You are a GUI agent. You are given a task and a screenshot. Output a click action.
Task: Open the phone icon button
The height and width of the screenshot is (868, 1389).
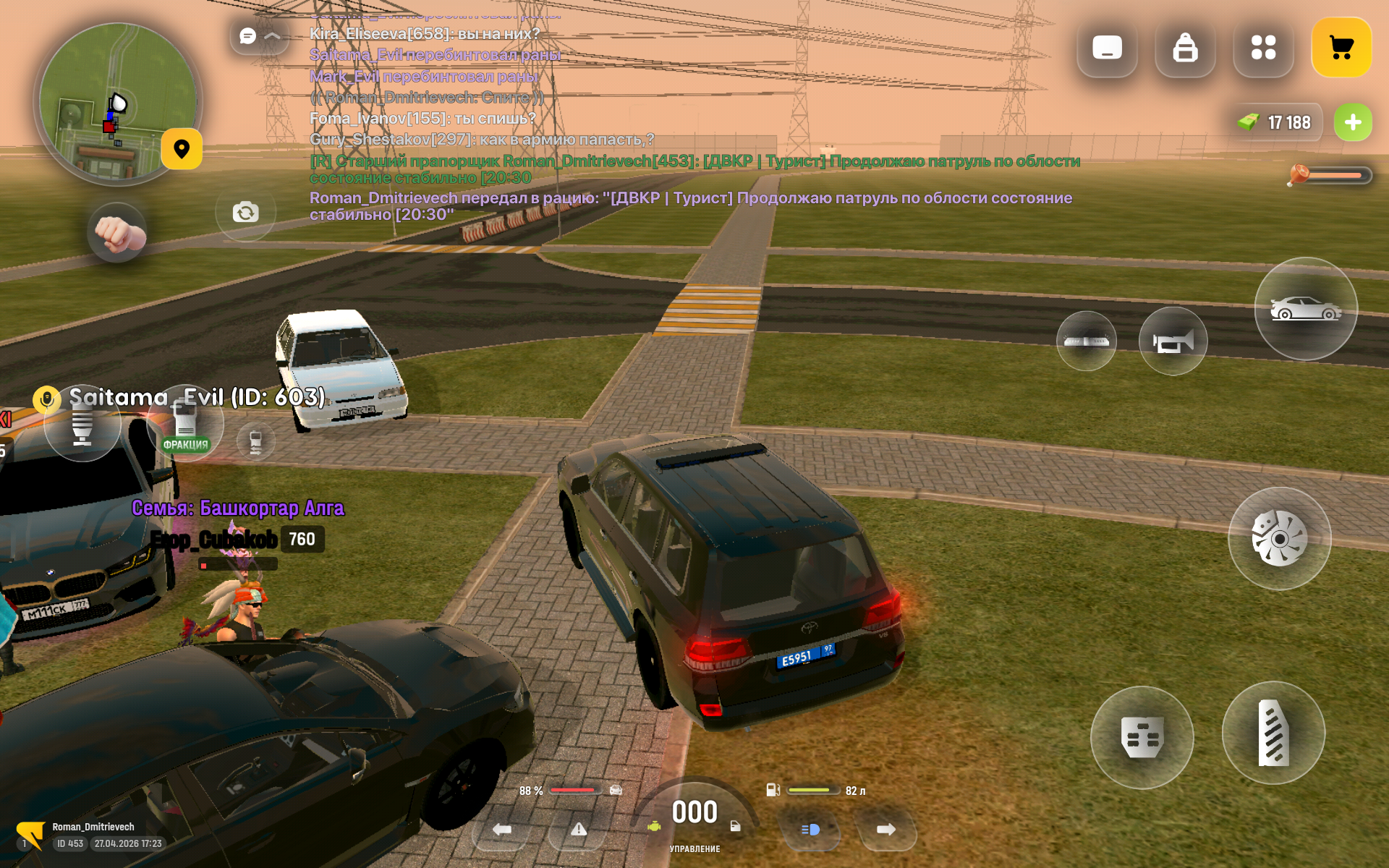click(x=1107, y=48)
